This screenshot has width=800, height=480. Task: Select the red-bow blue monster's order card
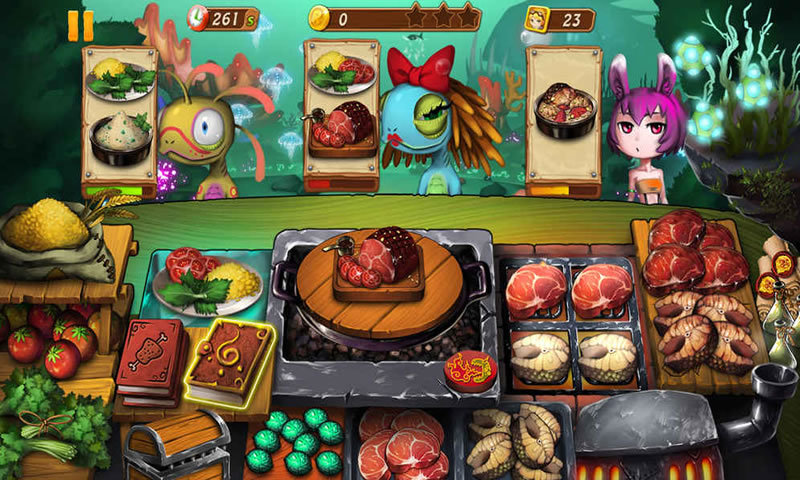[x=341, y=110]
